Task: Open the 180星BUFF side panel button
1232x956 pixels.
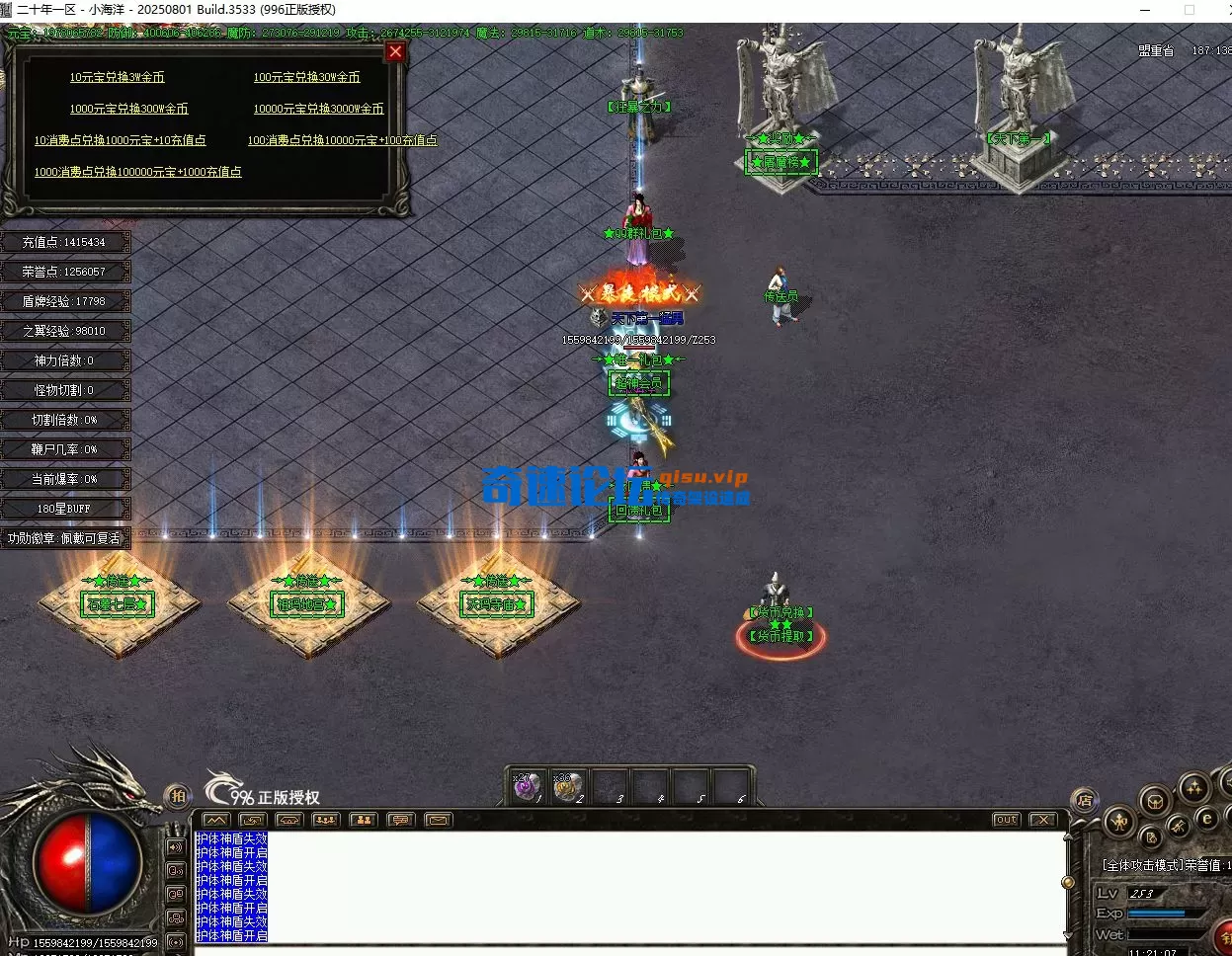Action: pos(64,509)
